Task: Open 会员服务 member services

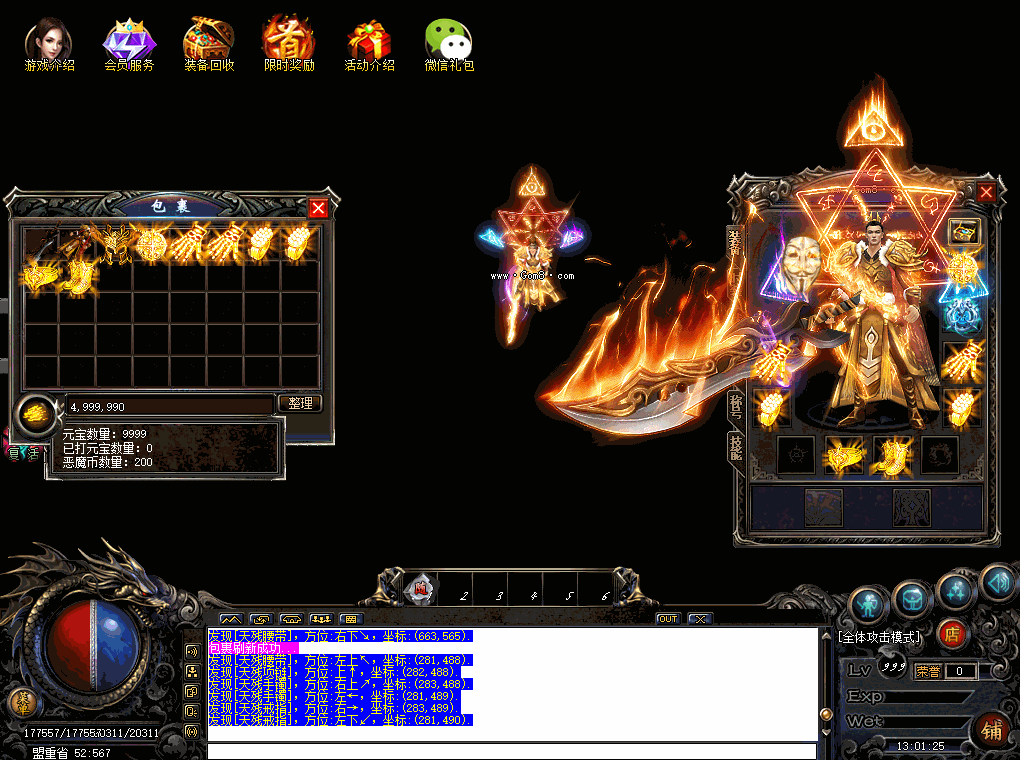Action: tap(129, 44)
